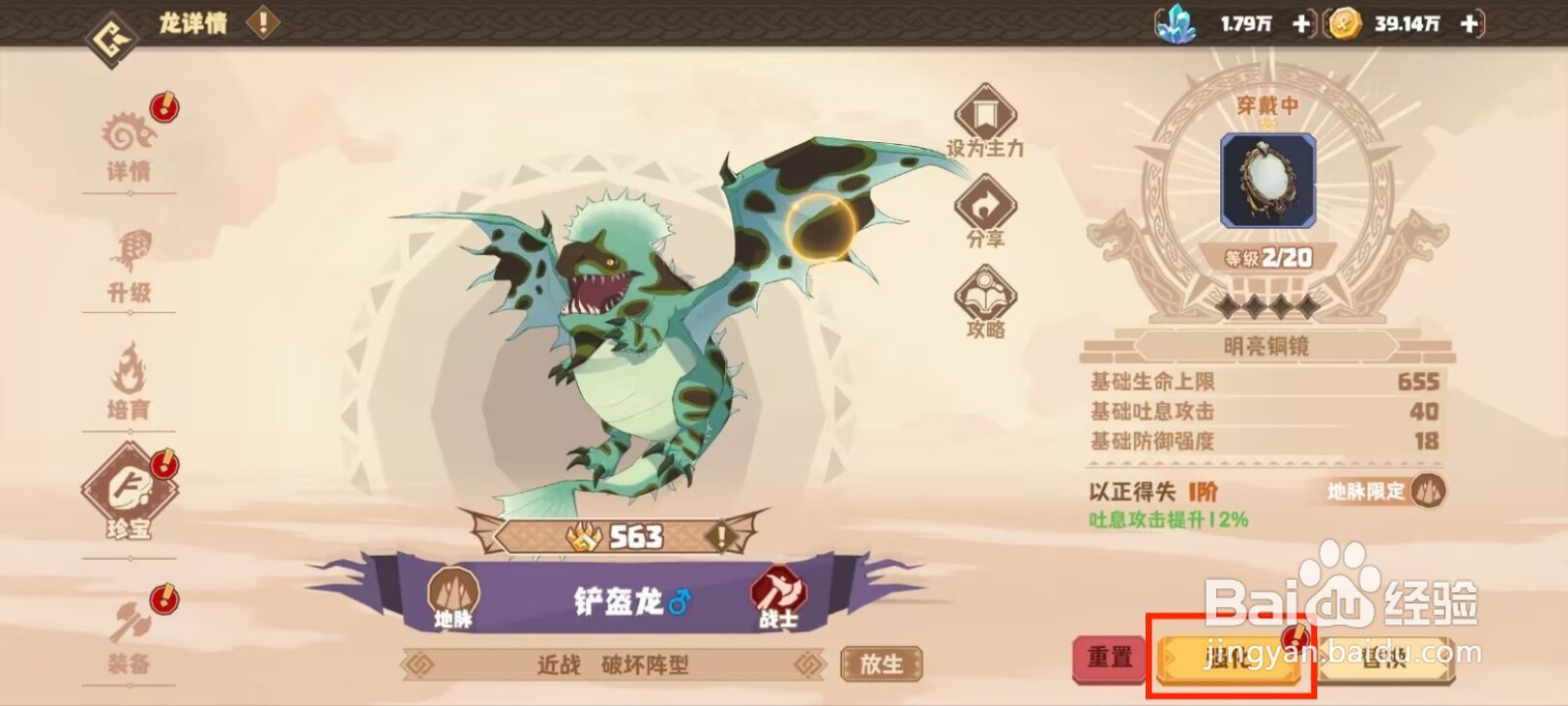Tap the 地脉 badge beside the dragon name
1568x706 pixels.
click(x=454, y=591)
